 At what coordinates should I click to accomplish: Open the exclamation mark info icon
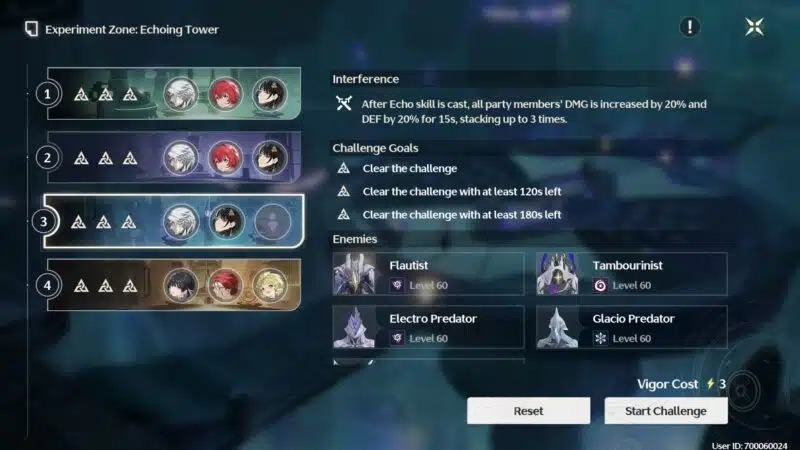pos(690,27)
